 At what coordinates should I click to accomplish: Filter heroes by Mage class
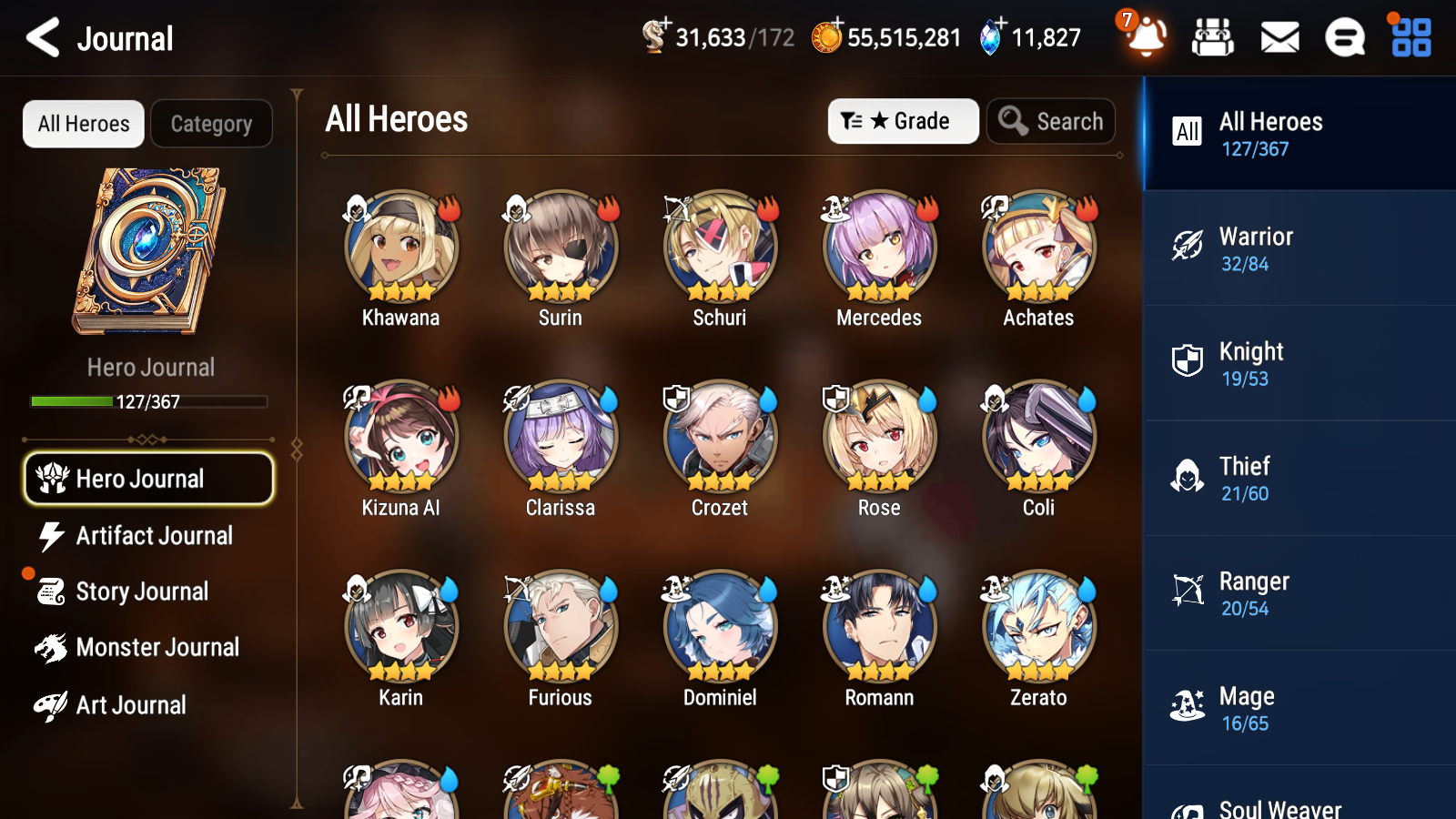tap(1299, 708)
